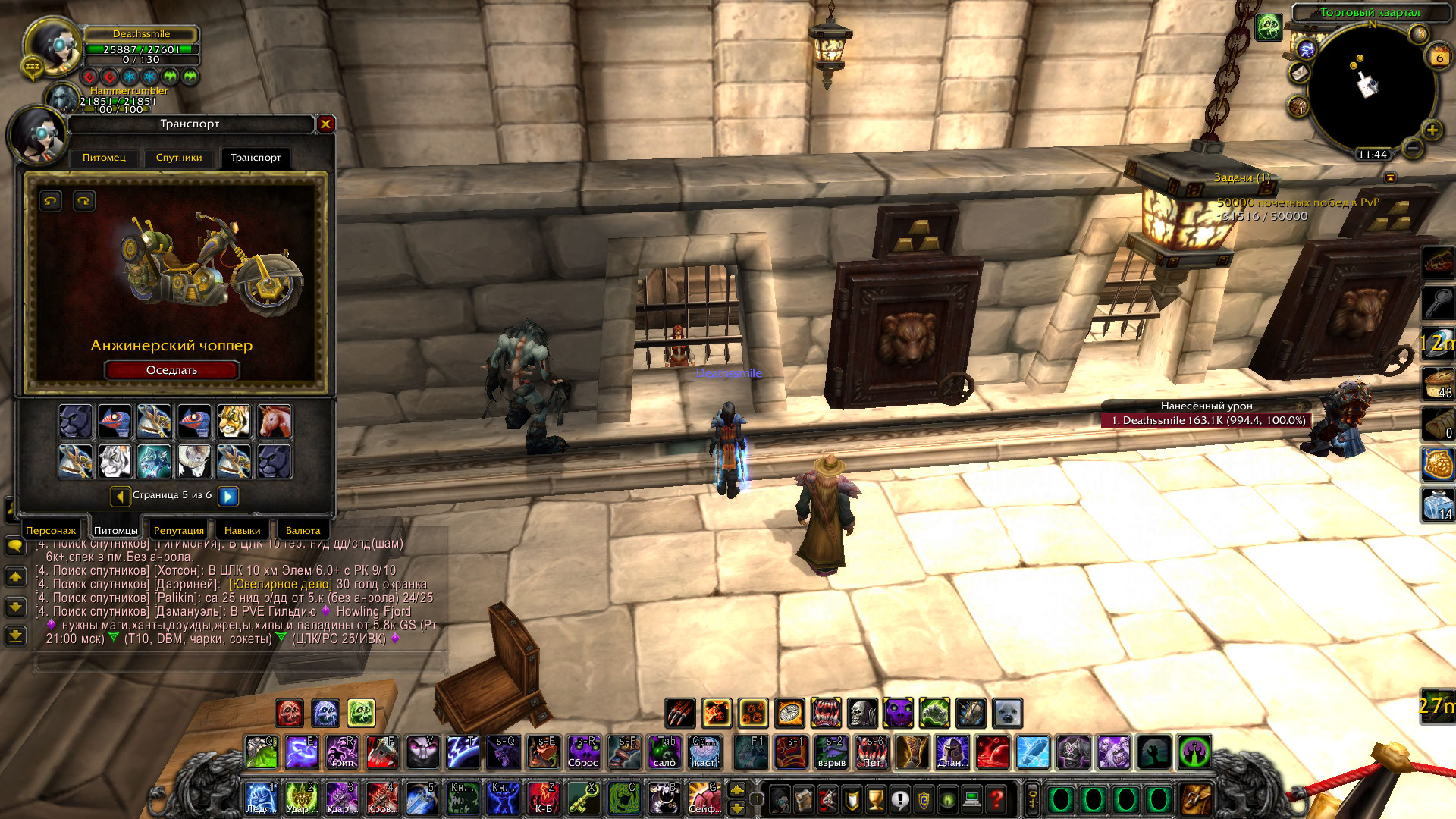Rotate mount model left

51,201
